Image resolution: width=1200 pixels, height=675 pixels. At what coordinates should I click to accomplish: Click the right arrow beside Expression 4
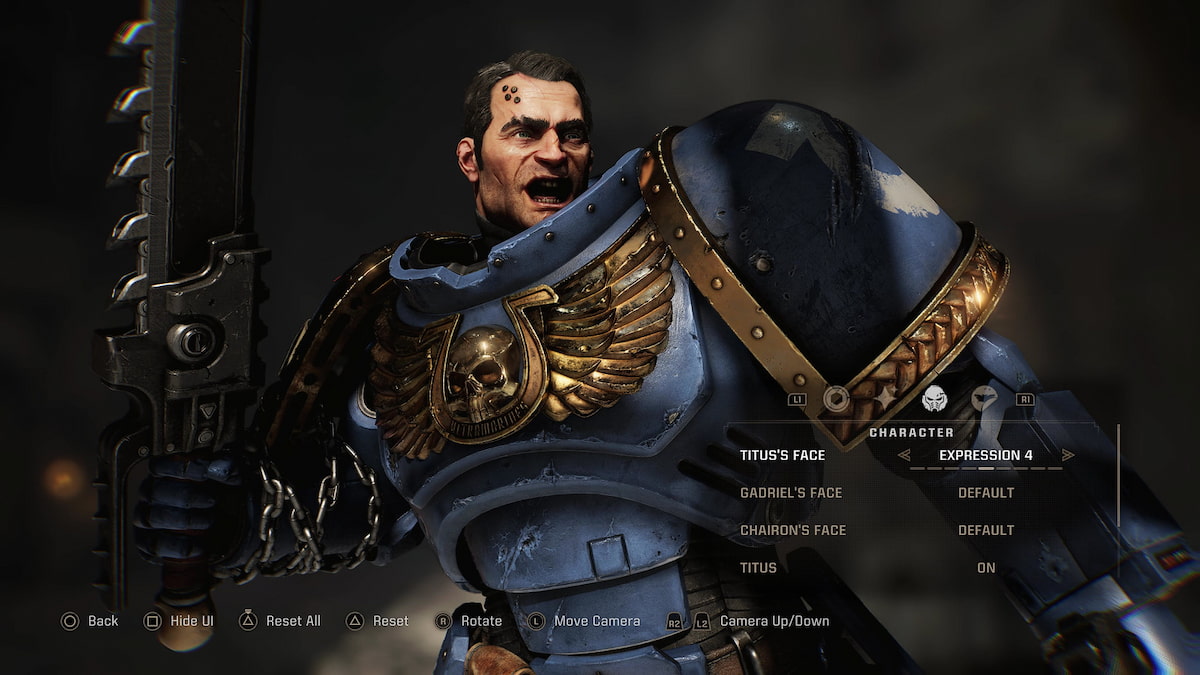click(1068, 455)
